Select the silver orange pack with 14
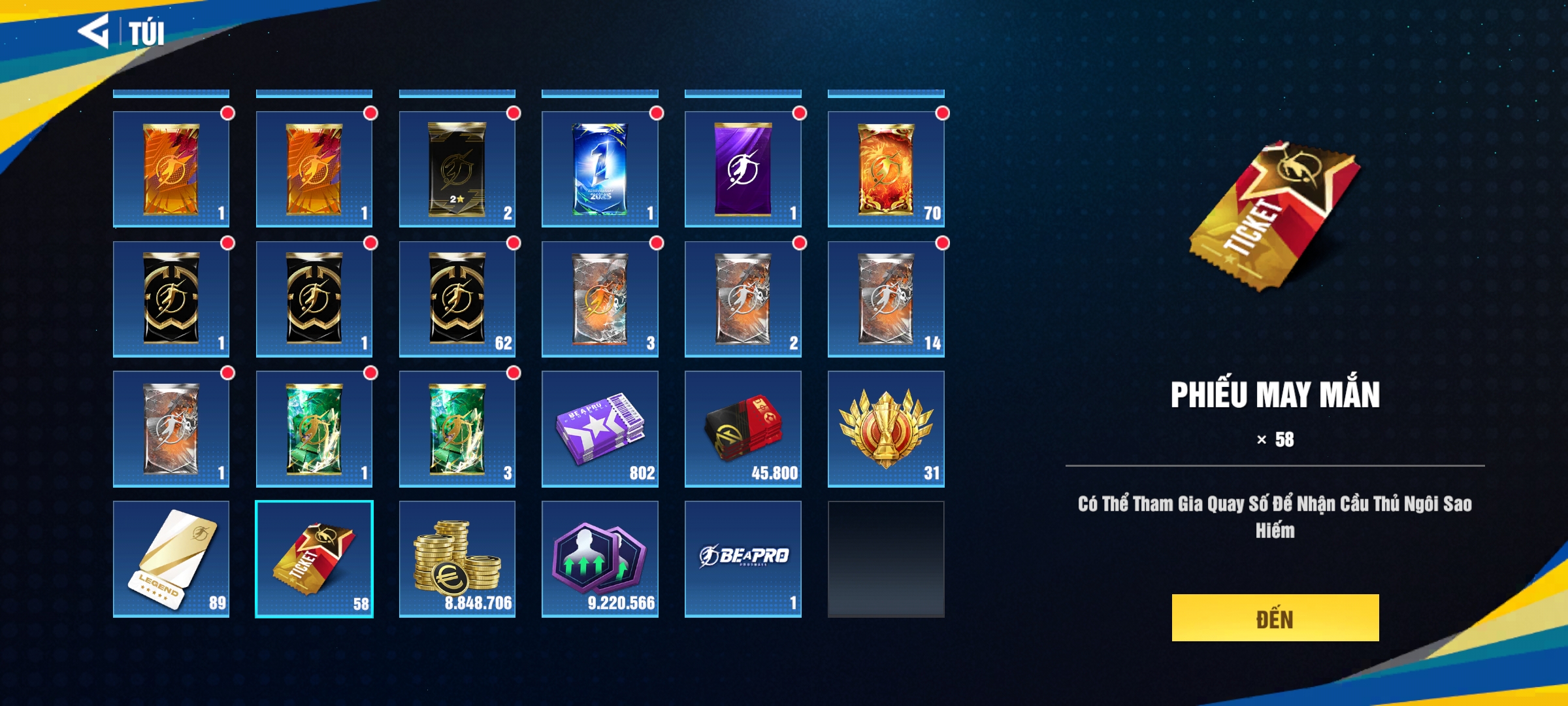 coord(886,299)
